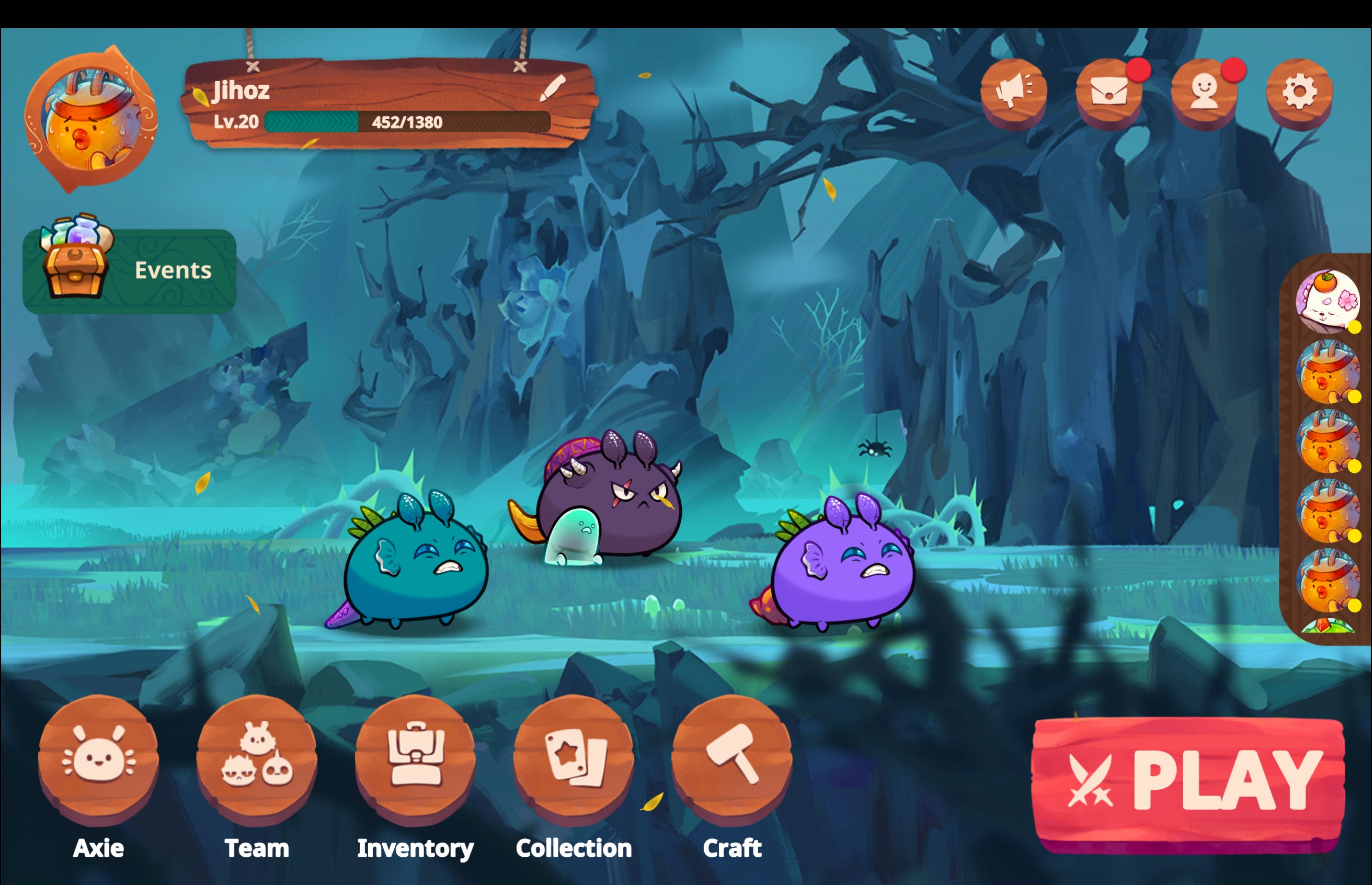Open the Events panel

pyautogui.click(x=129, y=269)
